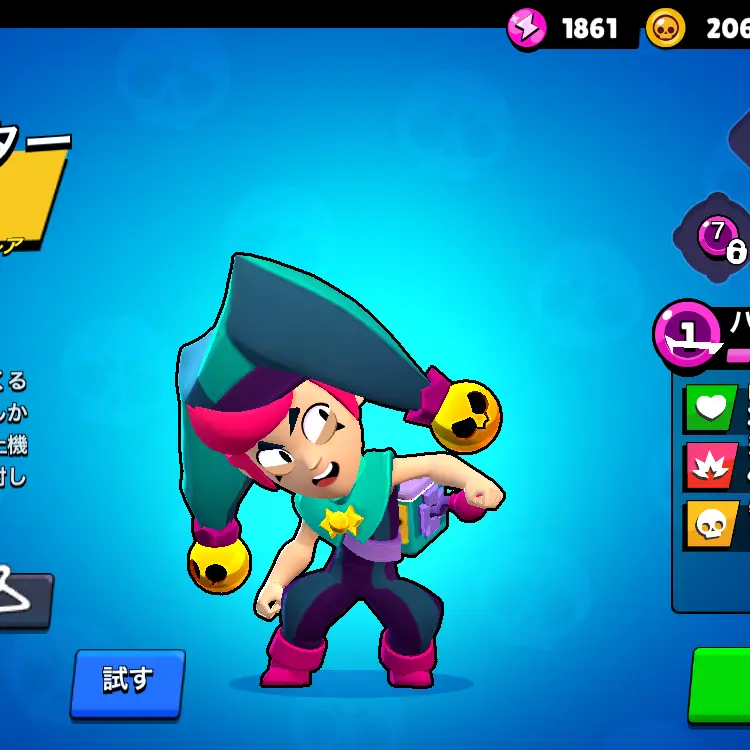750x750 pixels.
Task: Select the green button at bottom right
Action: pos(722,684)
